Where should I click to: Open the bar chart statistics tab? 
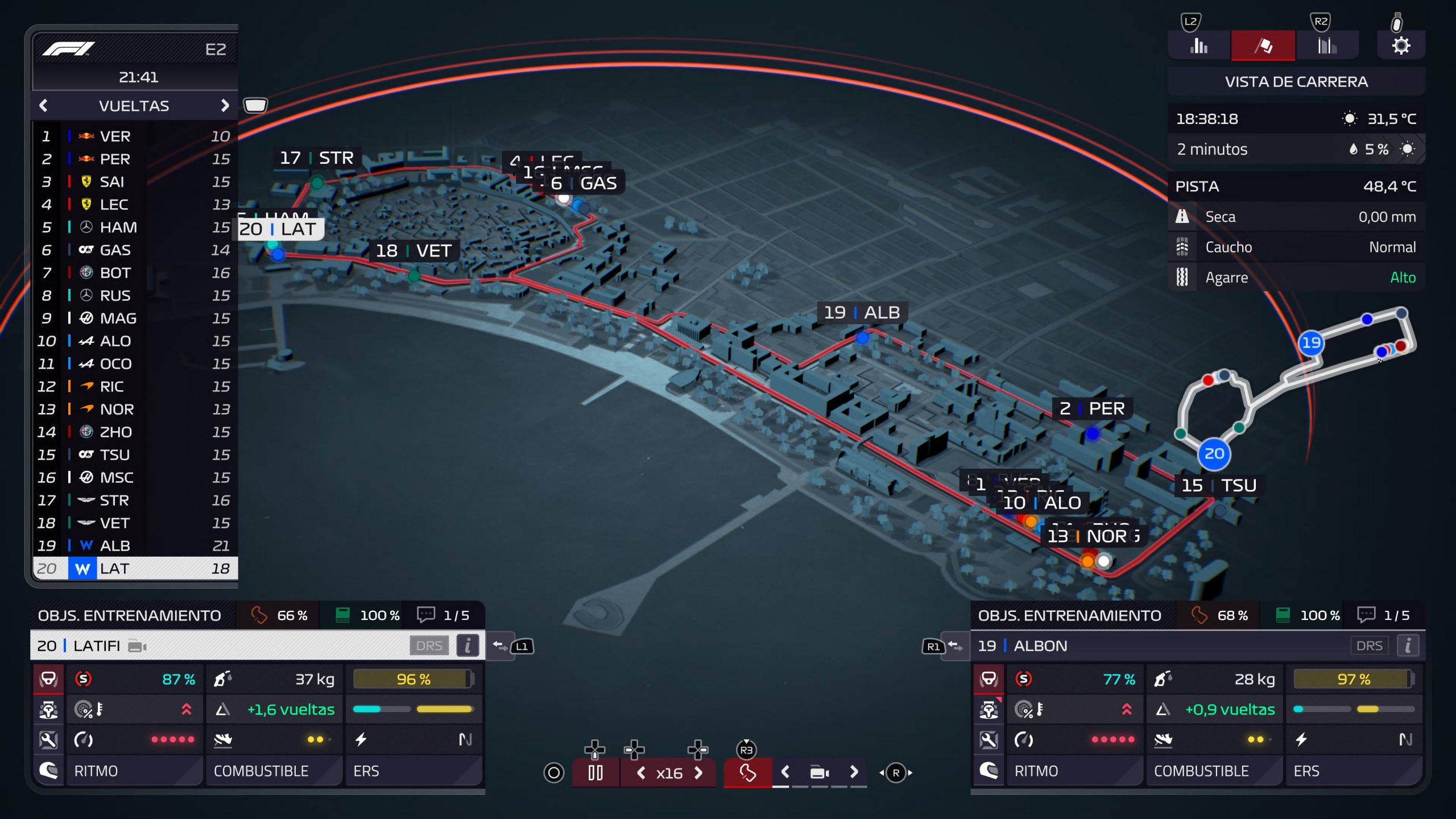pyautogui.click(x=1199, y=45)
